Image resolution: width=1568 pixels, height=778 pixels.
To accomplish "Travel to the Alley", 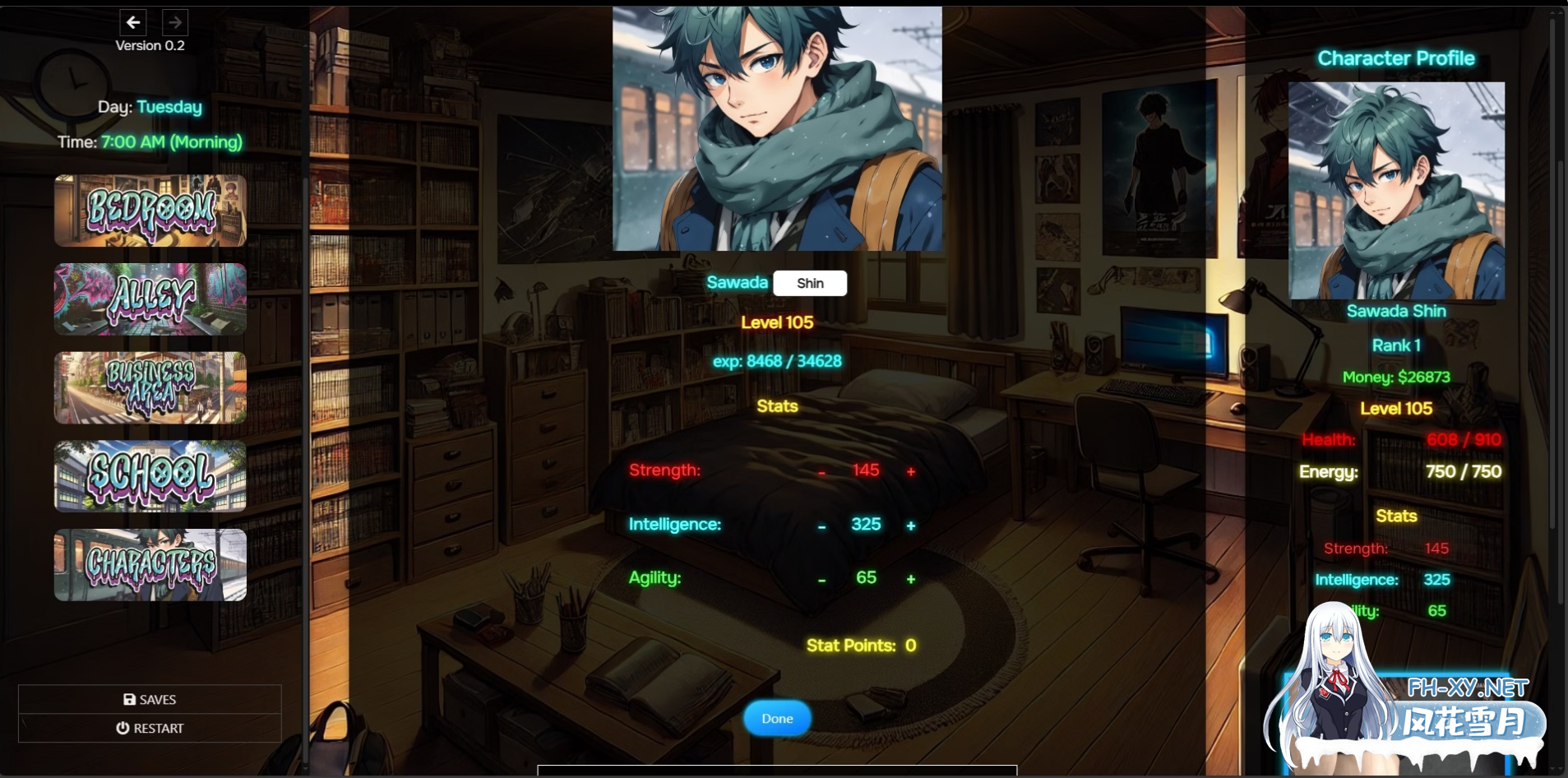I will pyautogui.click(x=150, y=299).
